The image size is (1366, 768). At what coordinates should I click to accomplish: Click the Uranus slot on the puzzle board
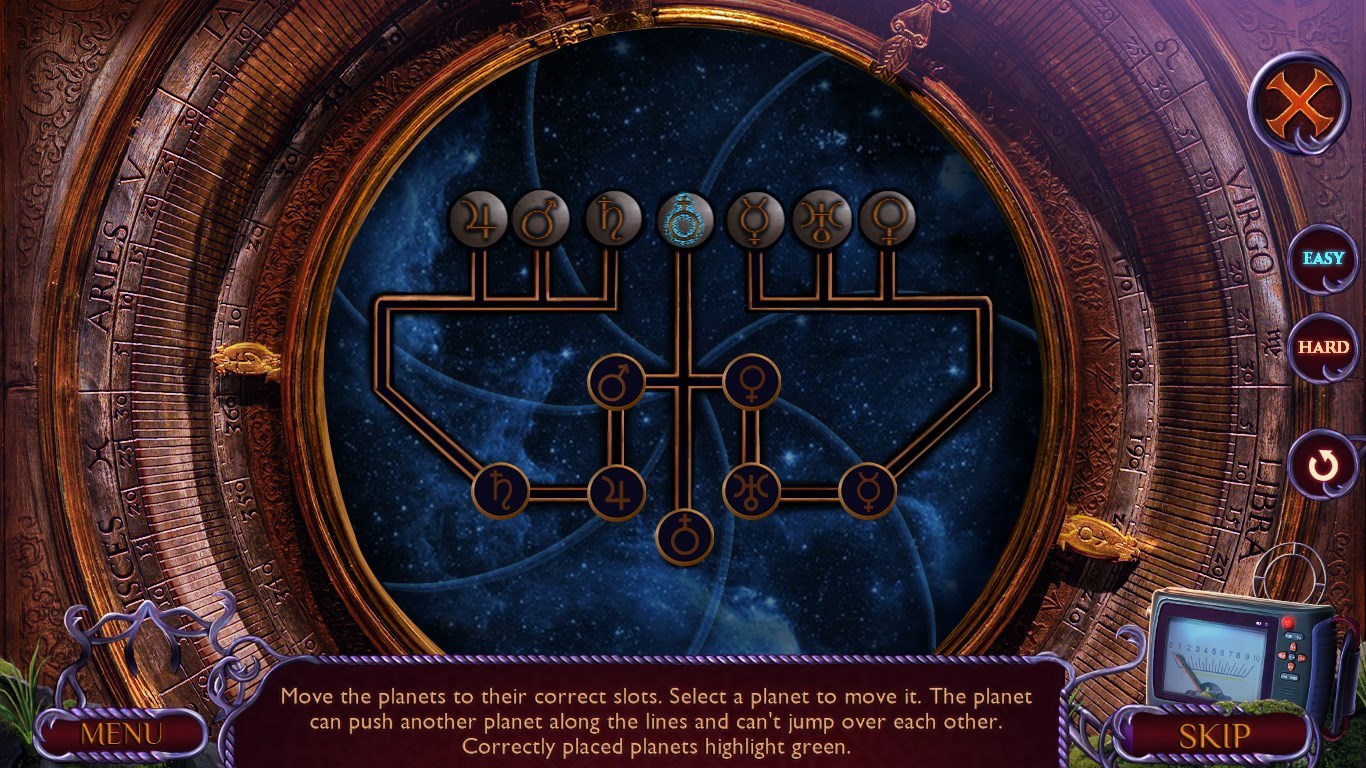point(754,488)
